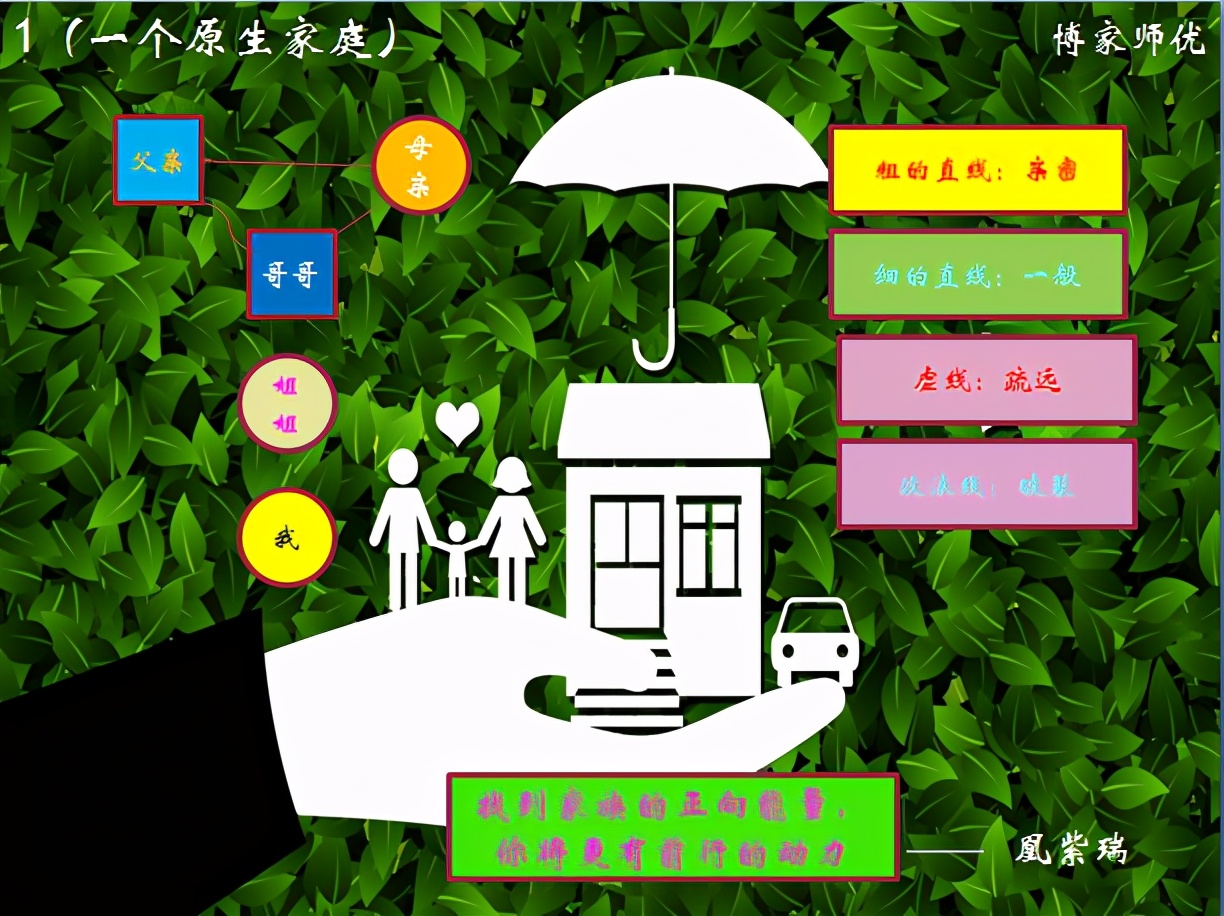Select the 父亲 blue square node

158,160
